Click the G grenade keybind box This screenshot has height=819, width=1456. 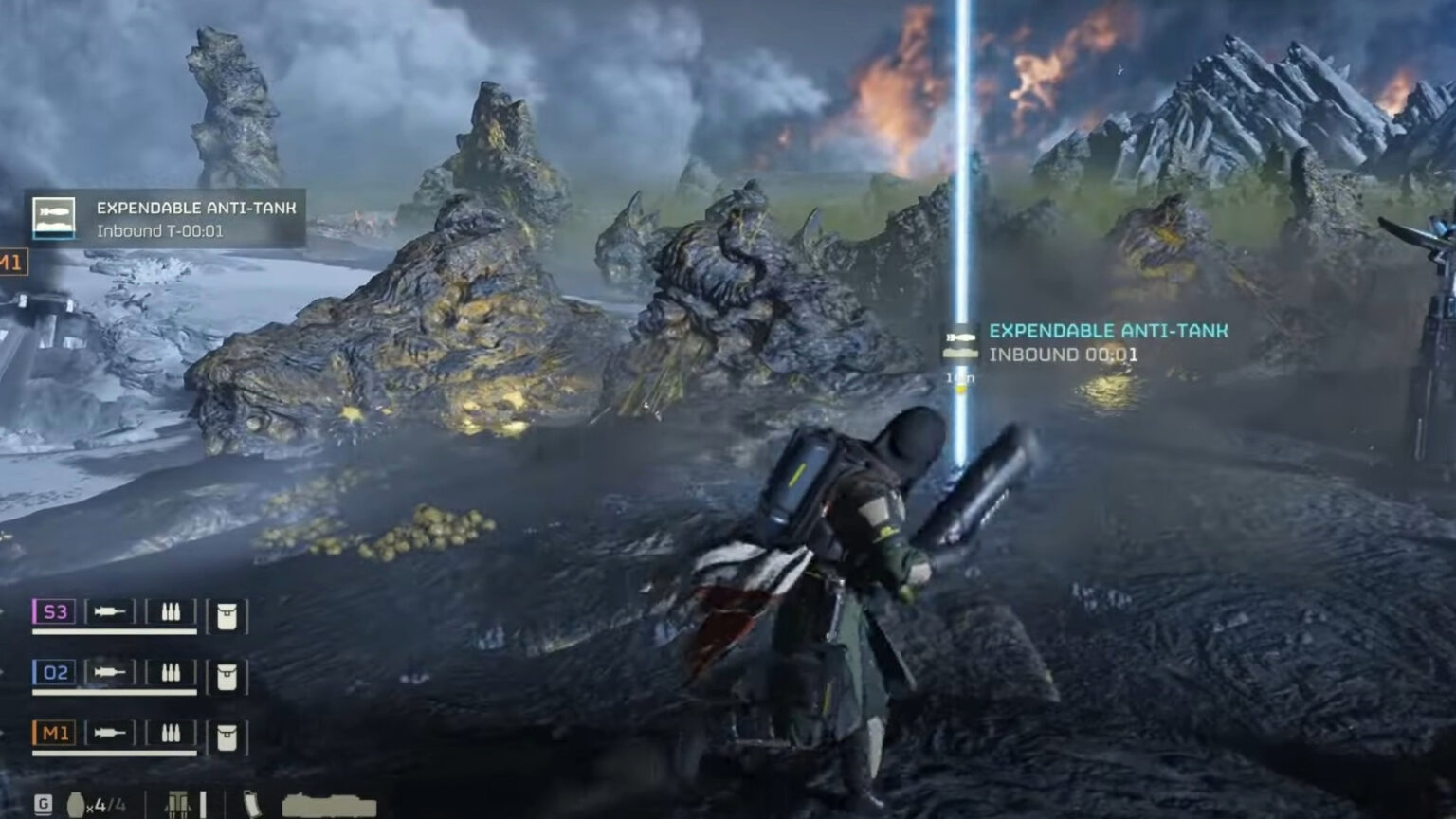43,803
